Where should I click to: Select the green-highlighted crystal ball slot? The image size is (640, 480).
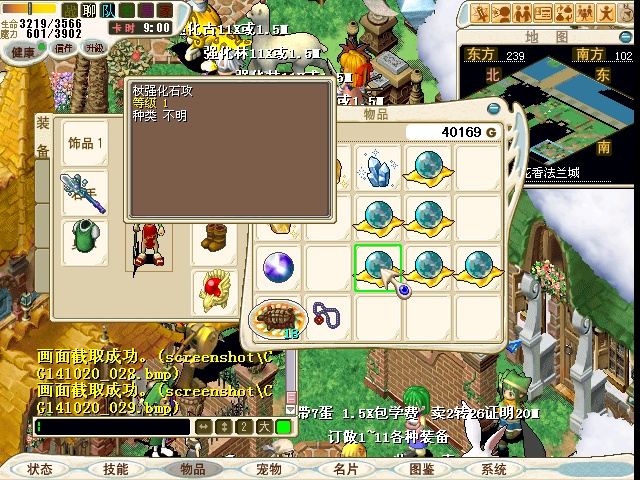pos(378,267)
